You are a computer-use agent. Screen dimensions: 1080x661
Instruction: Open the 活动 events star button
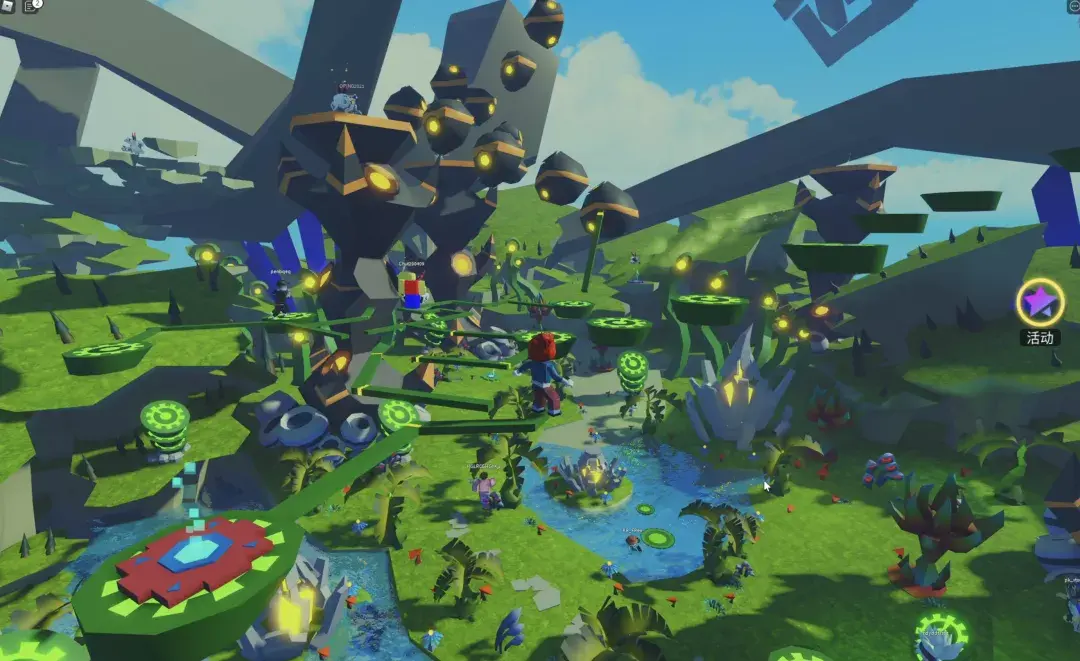(1040, 302)
